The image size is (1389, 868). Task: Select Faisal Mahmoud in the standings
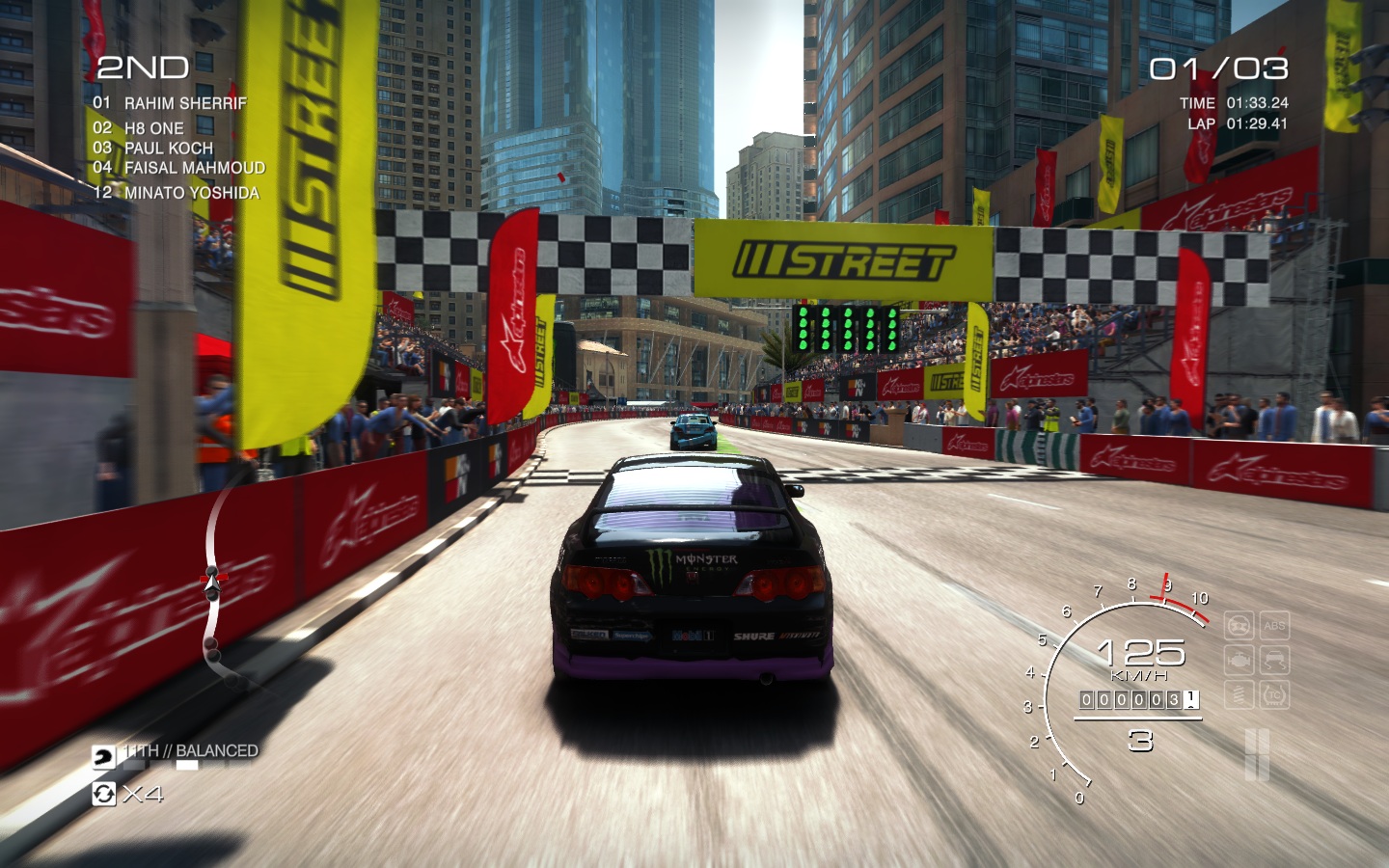(194, 168)
